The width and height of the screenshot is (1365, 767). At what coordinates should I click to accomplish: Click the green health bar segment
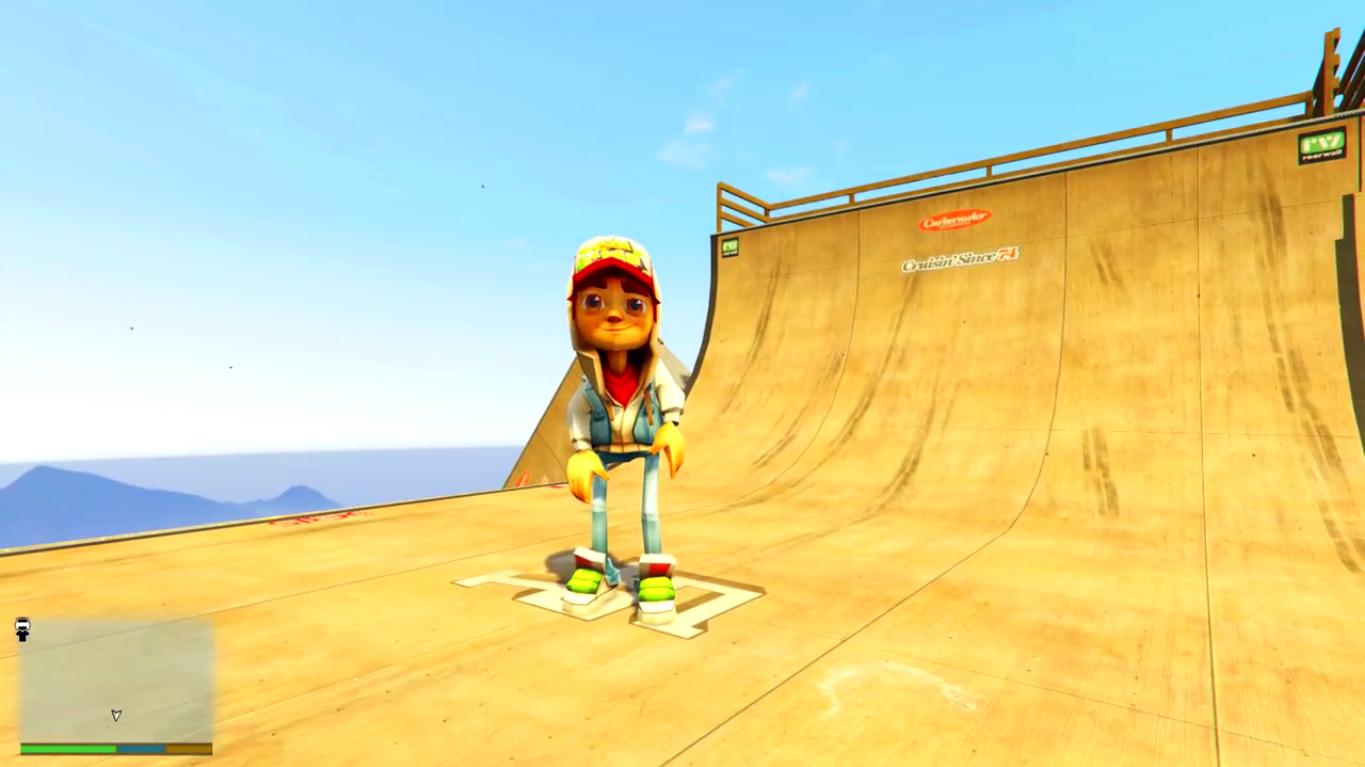click(70, 747)
